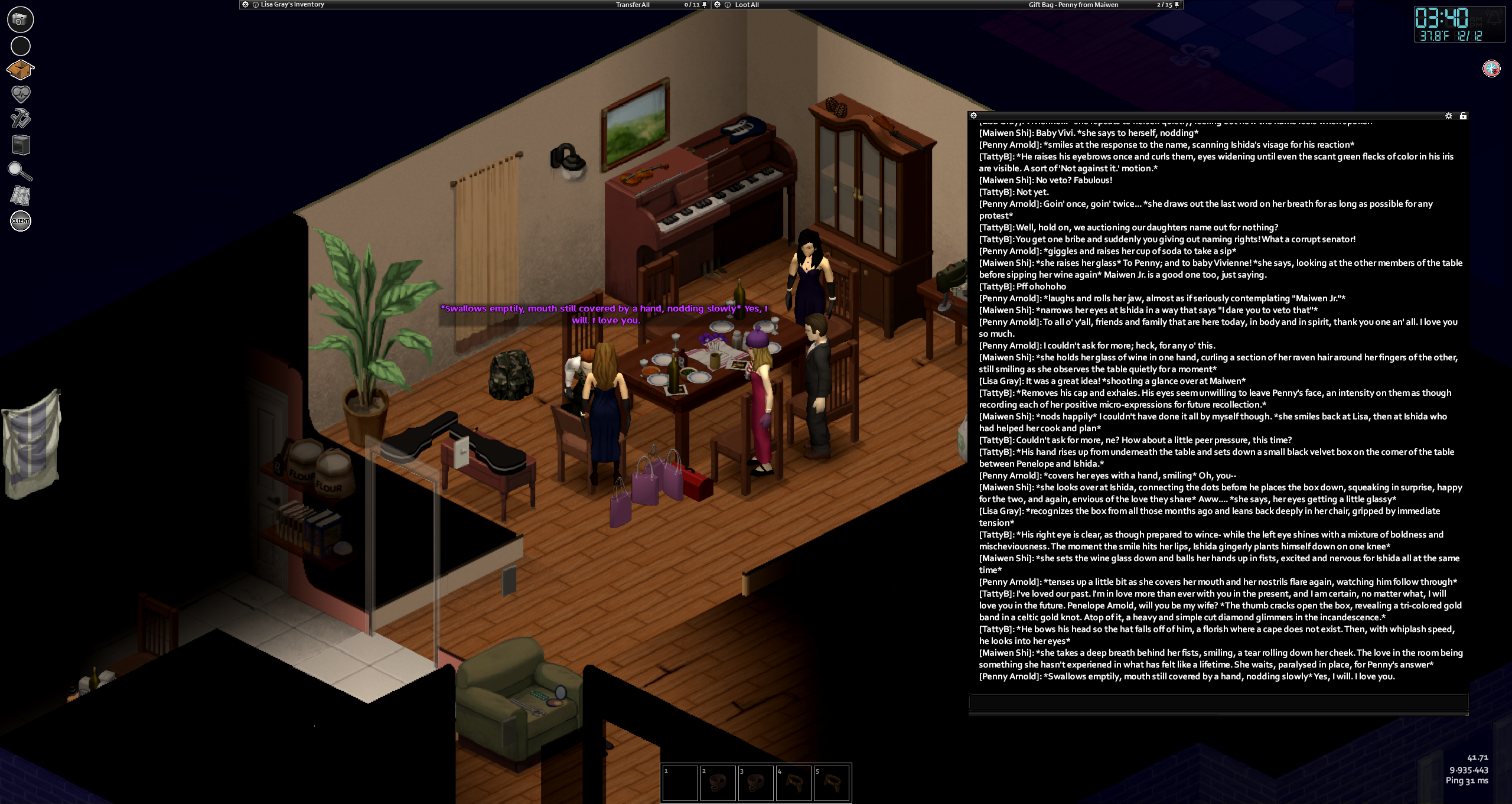Open chat settings gear icon
Viewport: 1512px width, 804px height.
[1448, 116]
